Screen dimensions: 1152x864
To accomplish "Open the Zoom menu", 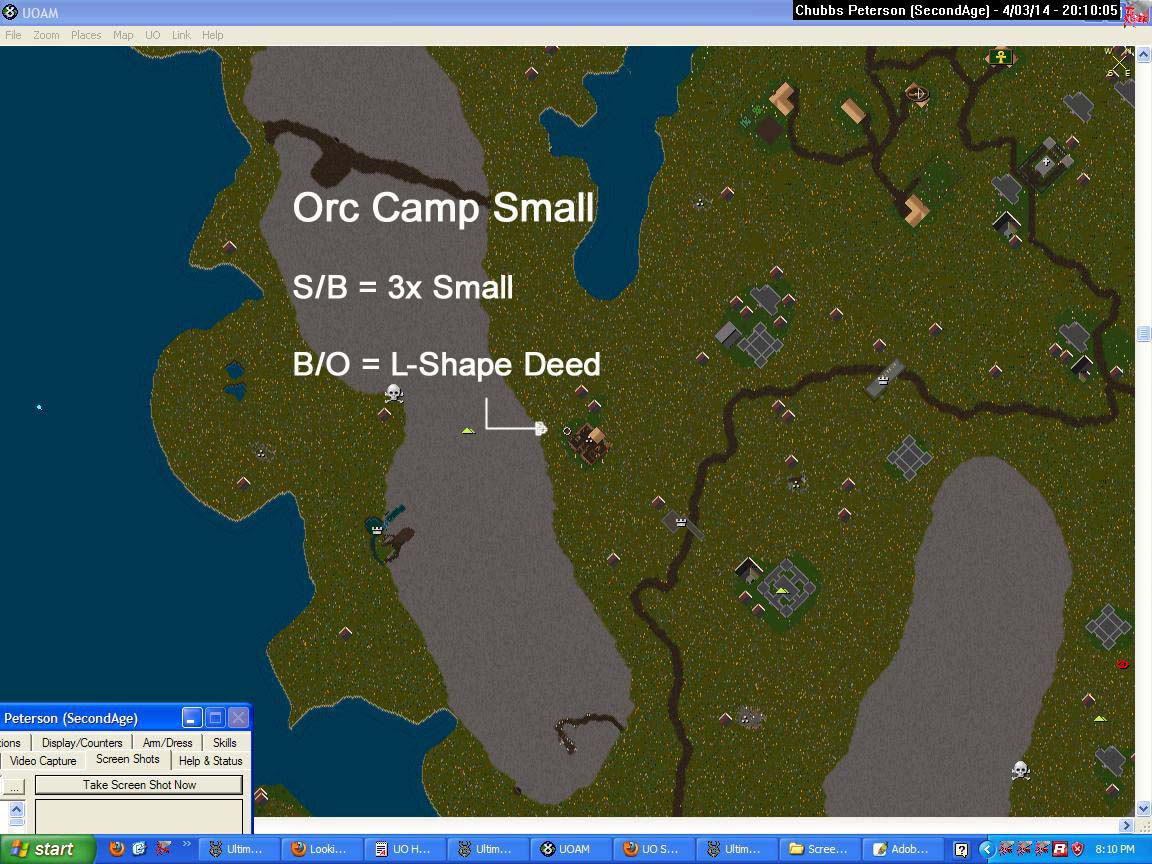I will (46, 35).
